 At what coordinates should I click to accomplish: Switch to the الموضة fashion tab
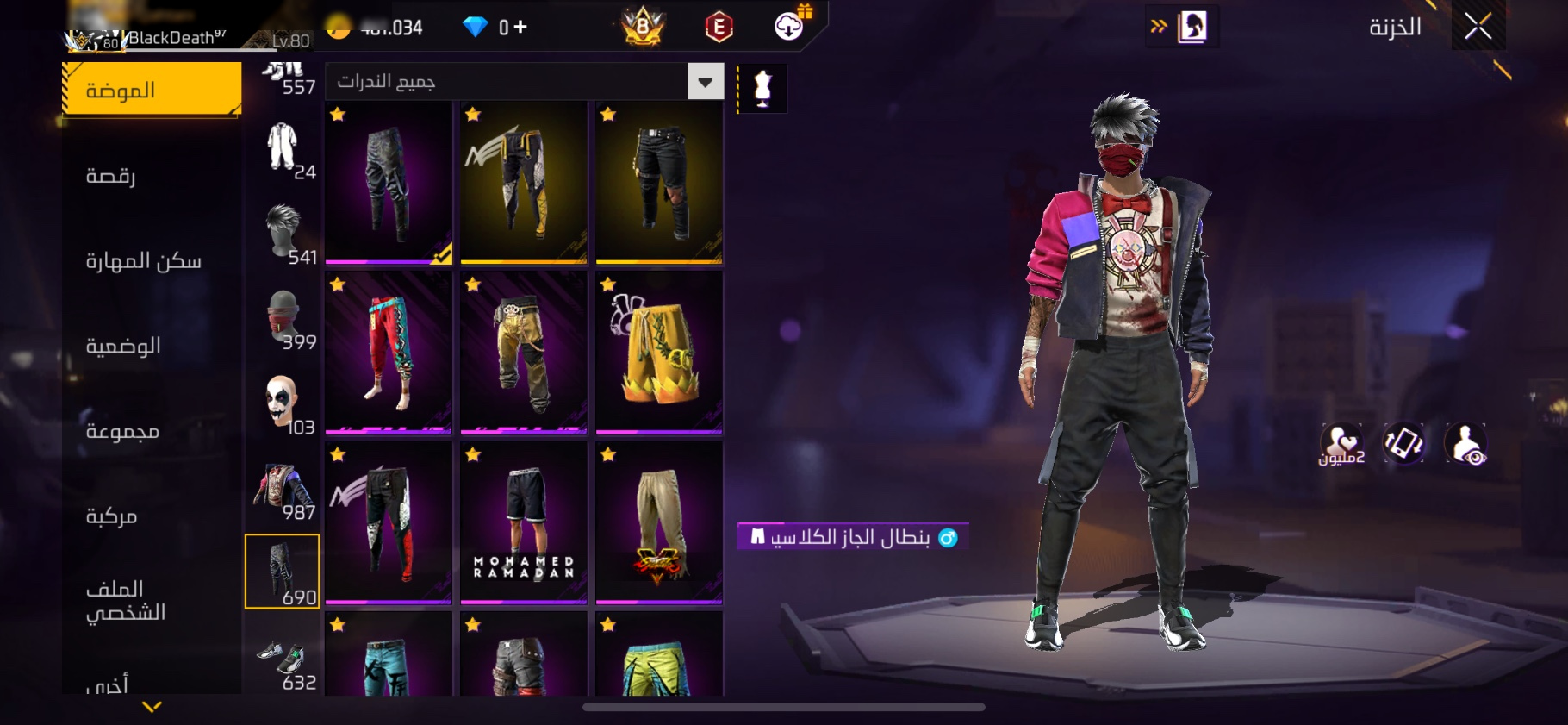tap(152, 90)
